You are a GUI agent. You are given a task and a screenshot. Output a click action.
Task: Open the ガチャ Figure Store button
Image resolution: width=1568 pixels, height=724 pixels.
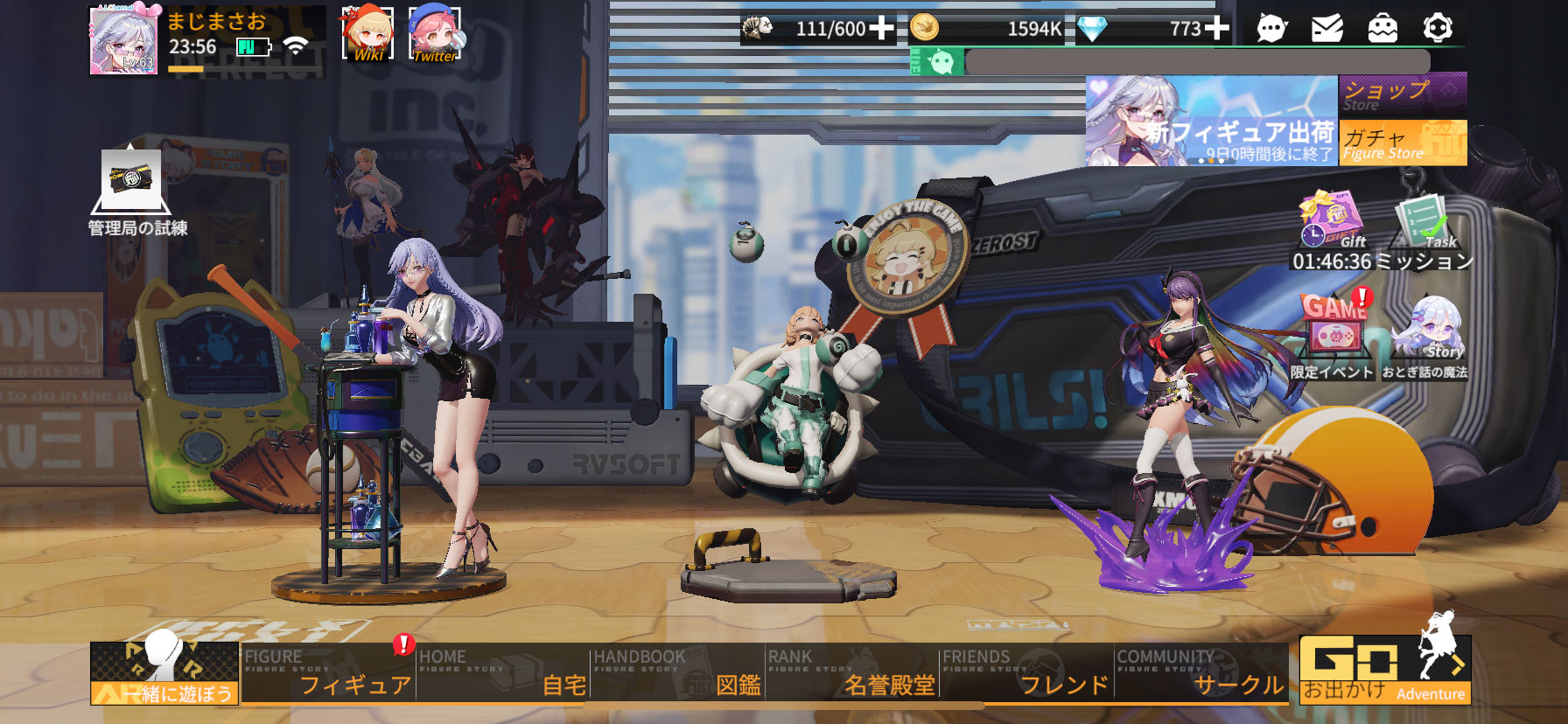(1402, 143)
